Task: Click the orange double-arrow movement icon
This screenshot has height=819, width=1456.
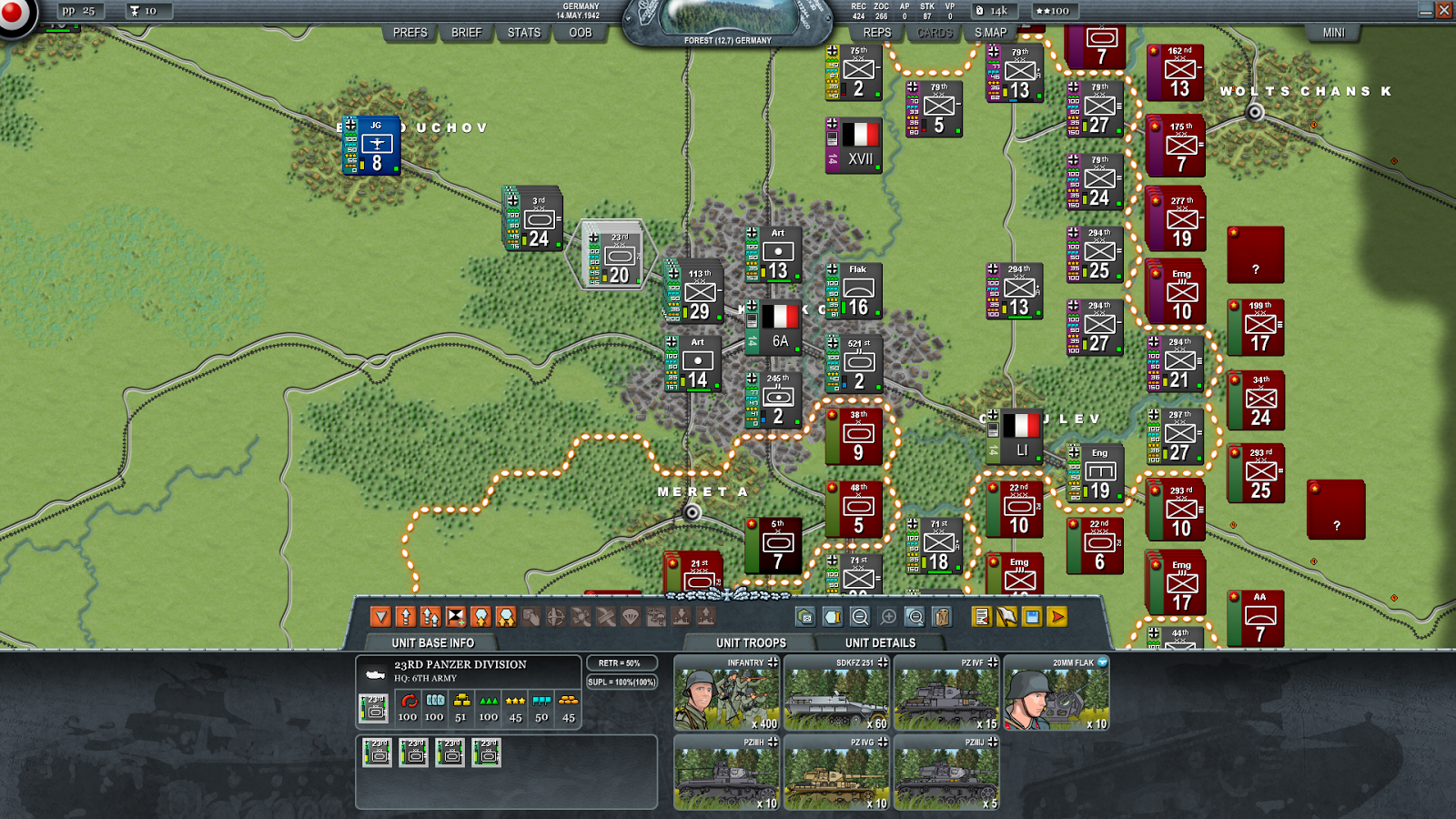Action: tap(432, 617)
